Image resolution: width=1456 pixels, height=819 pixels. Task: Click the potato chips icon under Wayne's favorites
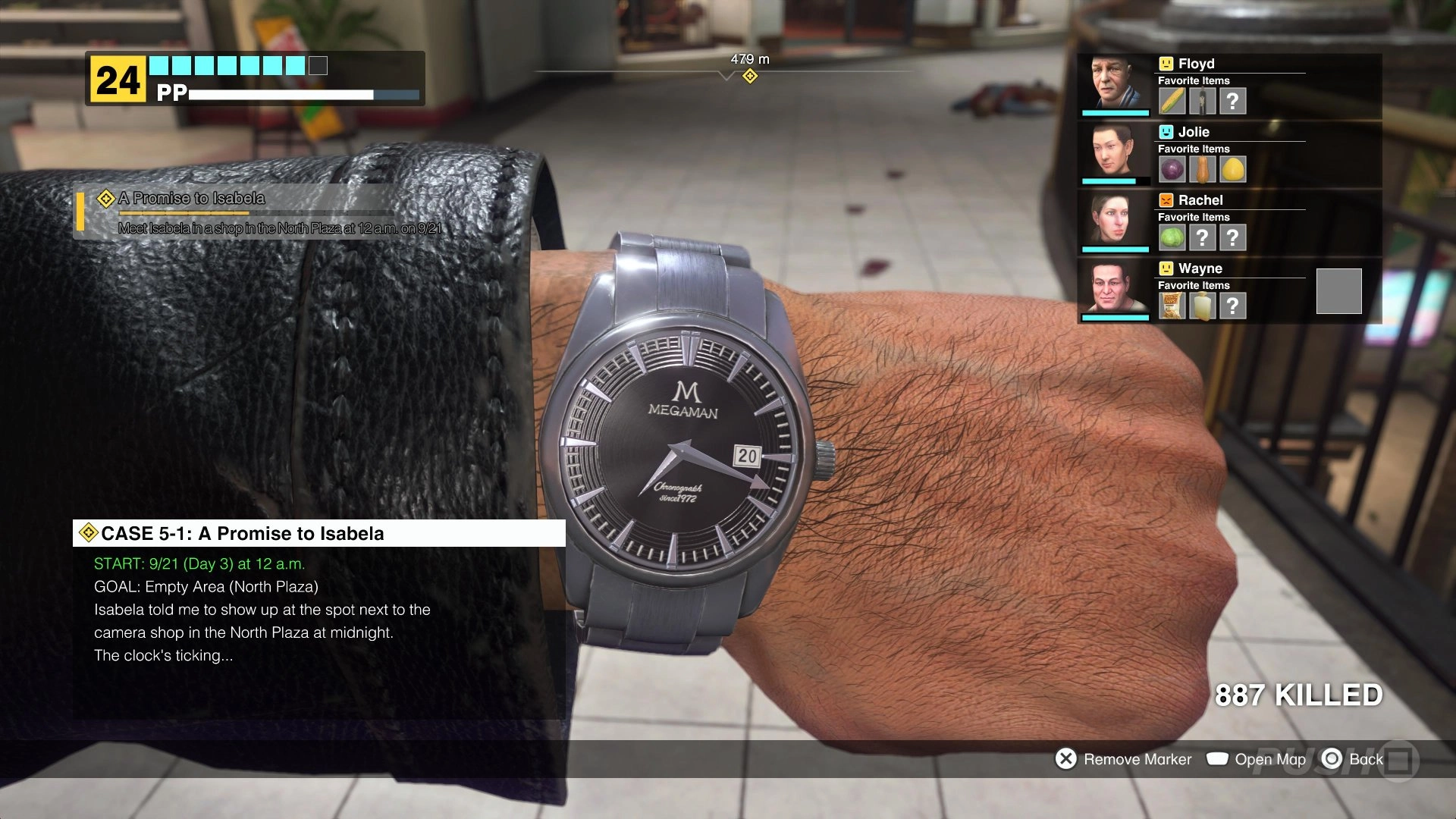pos(1172,306)
